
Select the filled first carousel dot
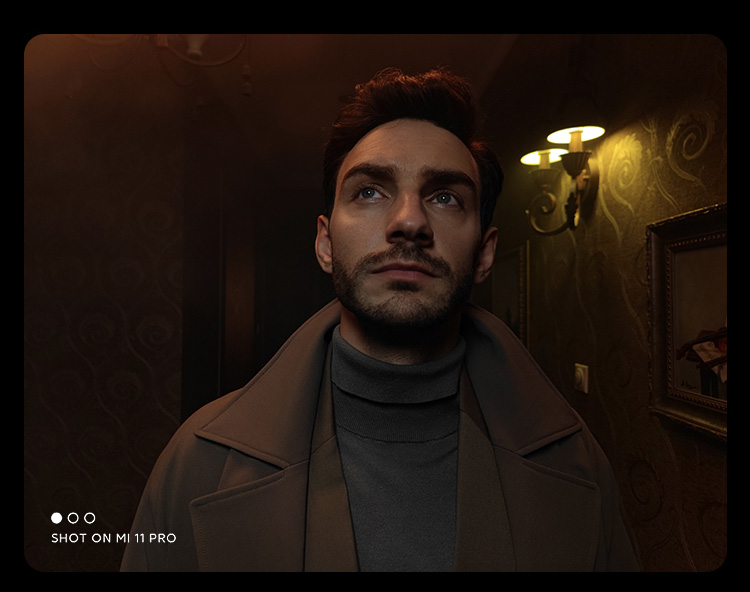point(57,518)
